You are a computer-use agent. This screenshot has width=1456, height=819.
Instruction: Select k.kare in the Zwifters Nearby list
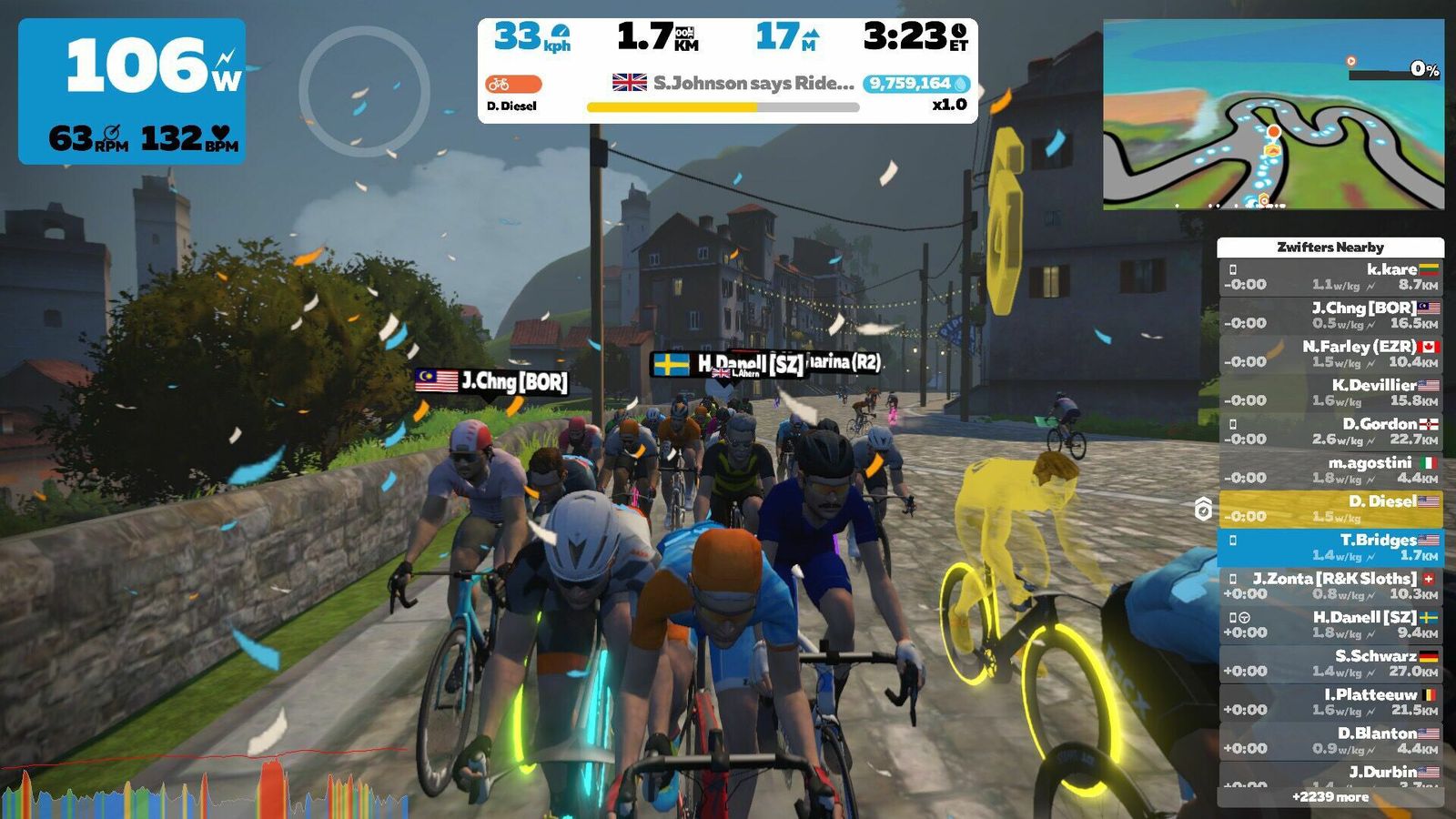point(1330,277)
